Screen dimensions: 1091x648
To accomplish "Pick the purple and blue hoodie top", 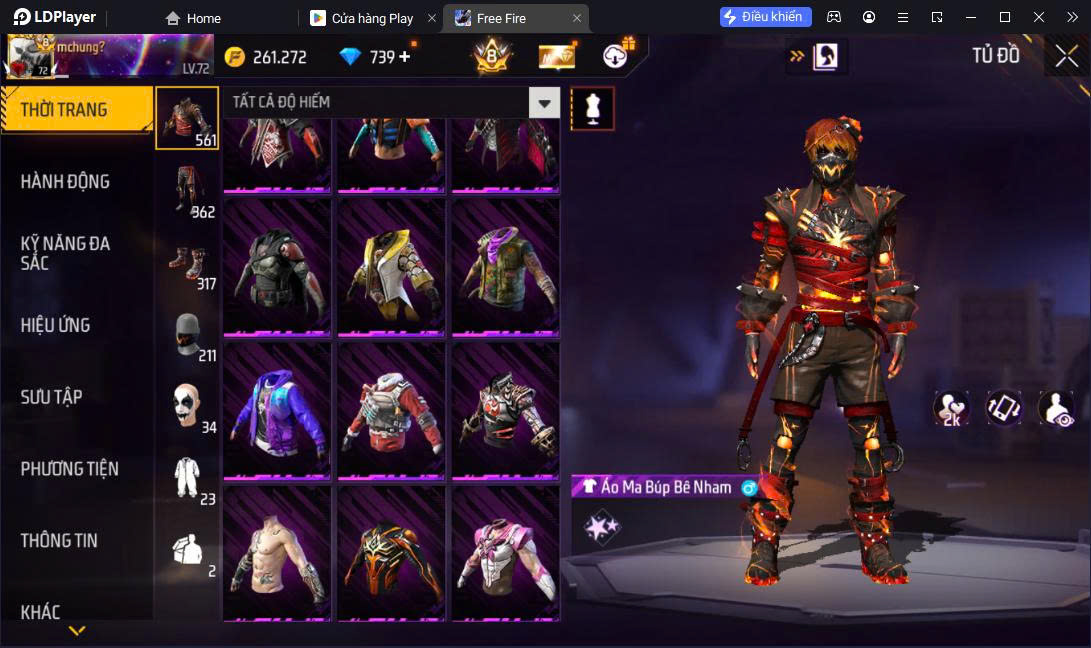I will coord(277,410).
